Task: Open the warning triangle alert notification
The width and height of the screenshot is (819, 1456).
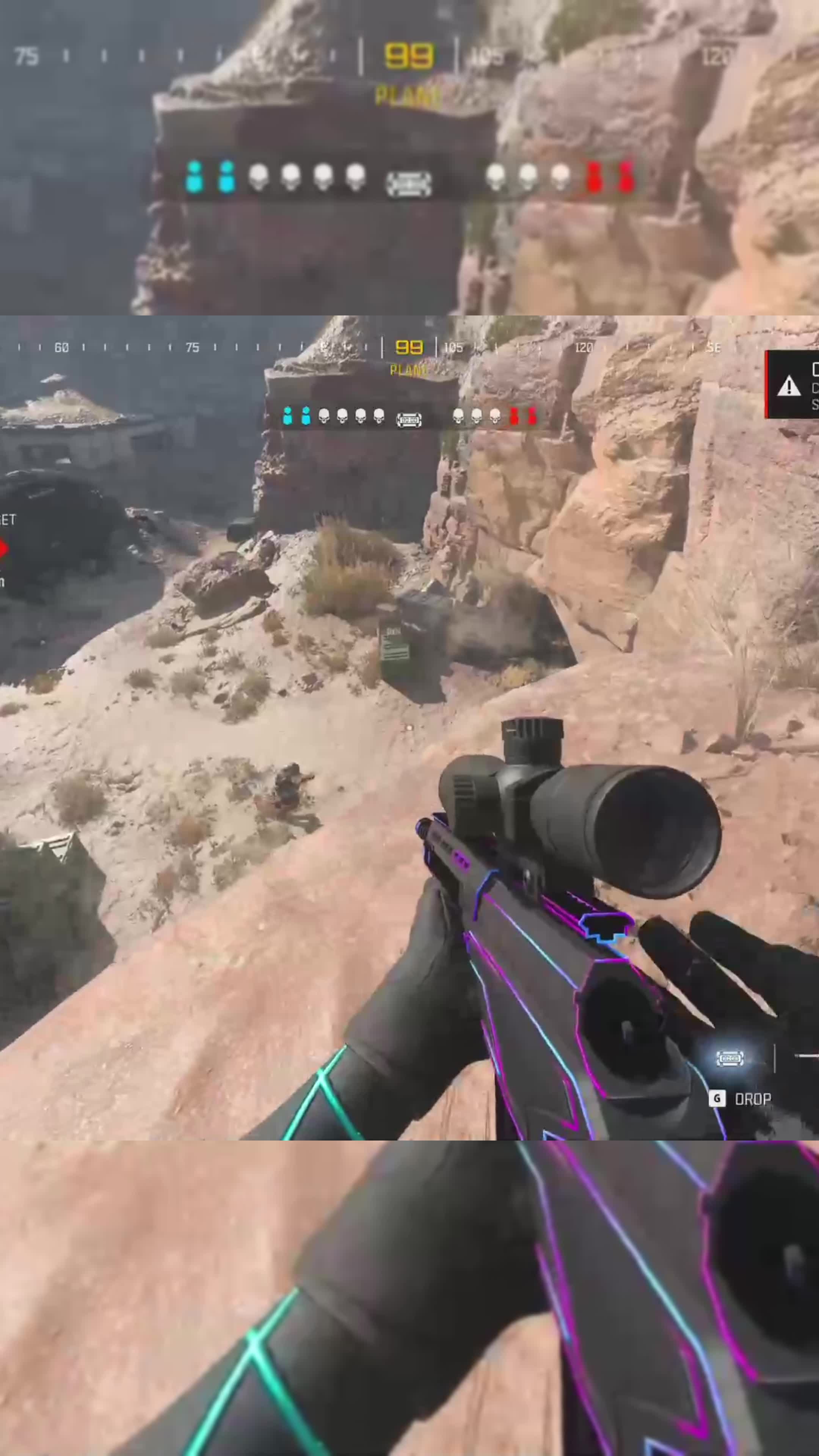Action: click(x=789, y=387)
